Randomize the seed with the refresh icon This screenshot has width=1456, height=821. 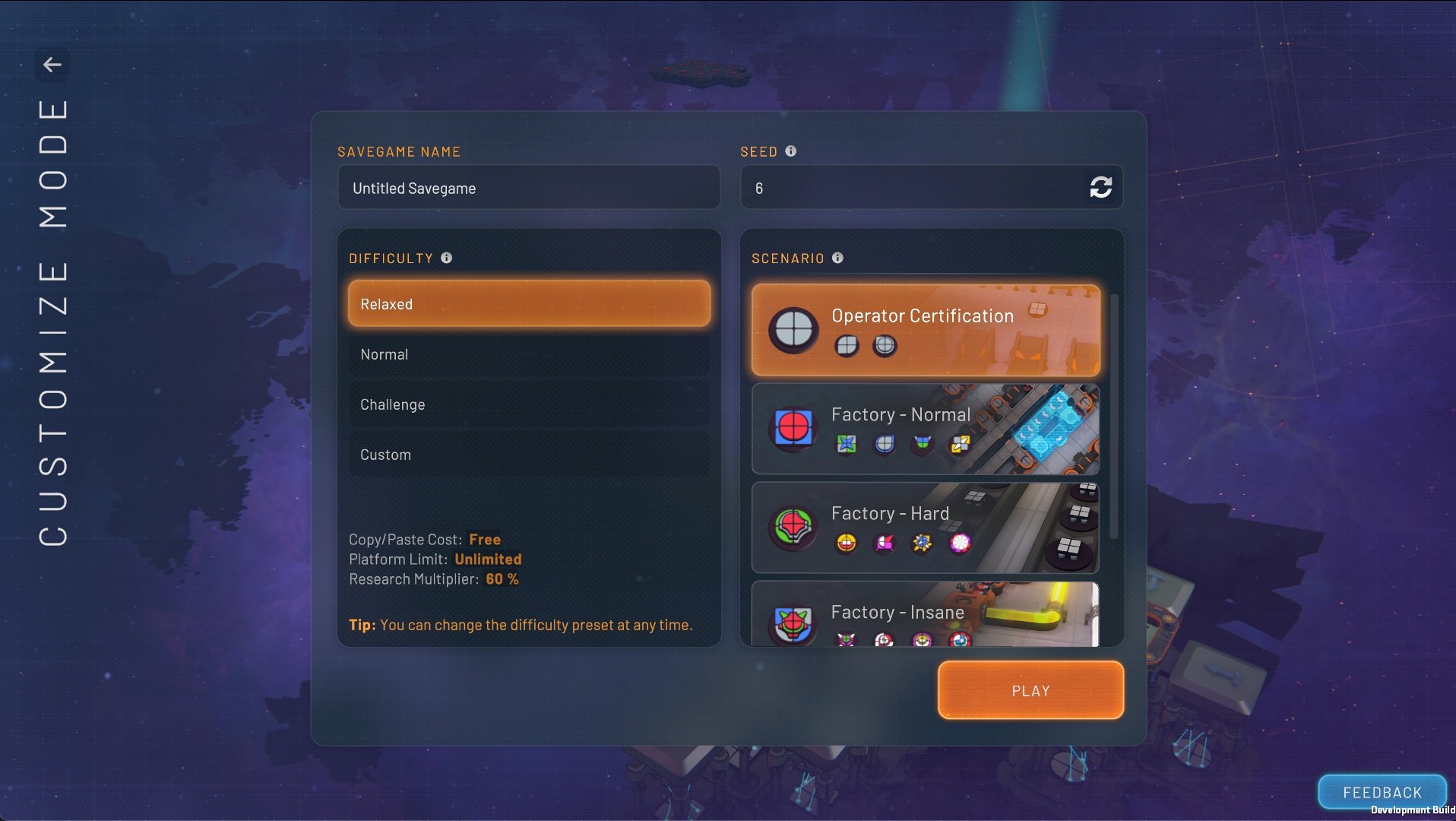pos(1100,187)
